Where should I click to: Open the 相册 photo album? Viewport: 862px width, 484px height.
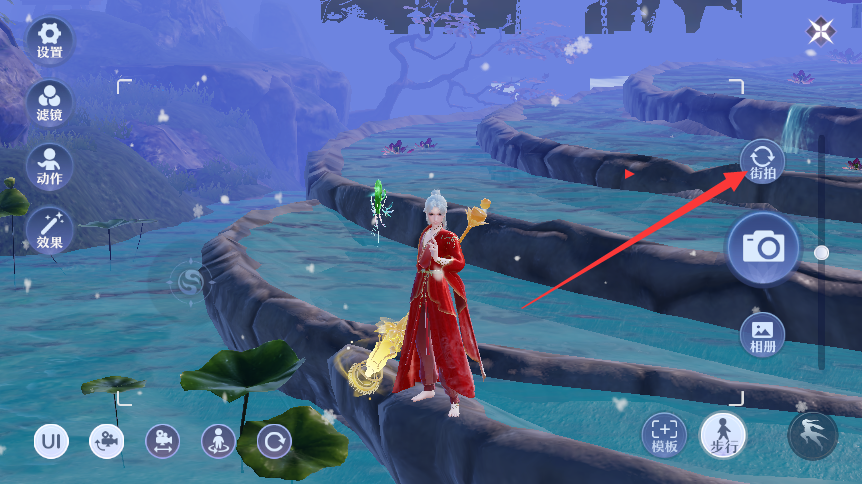pyautogui.click(x=762, y=334)
